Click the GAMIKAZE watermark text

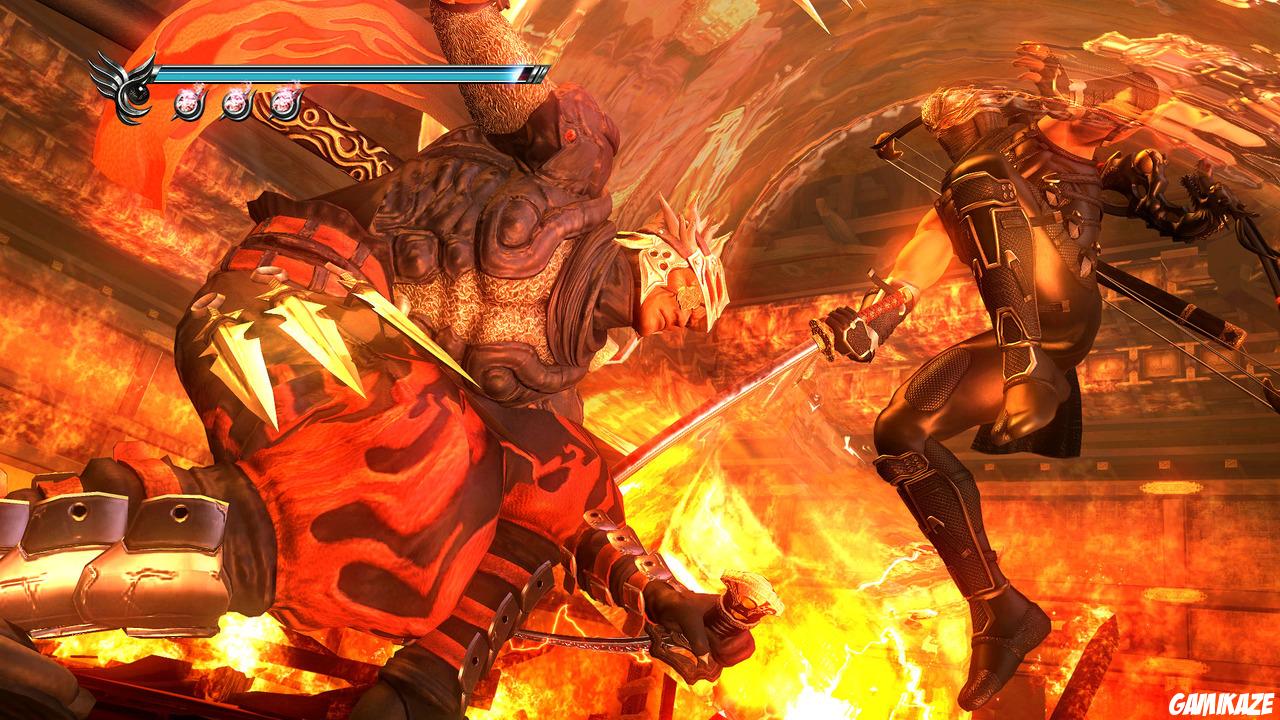[1221, 702]
